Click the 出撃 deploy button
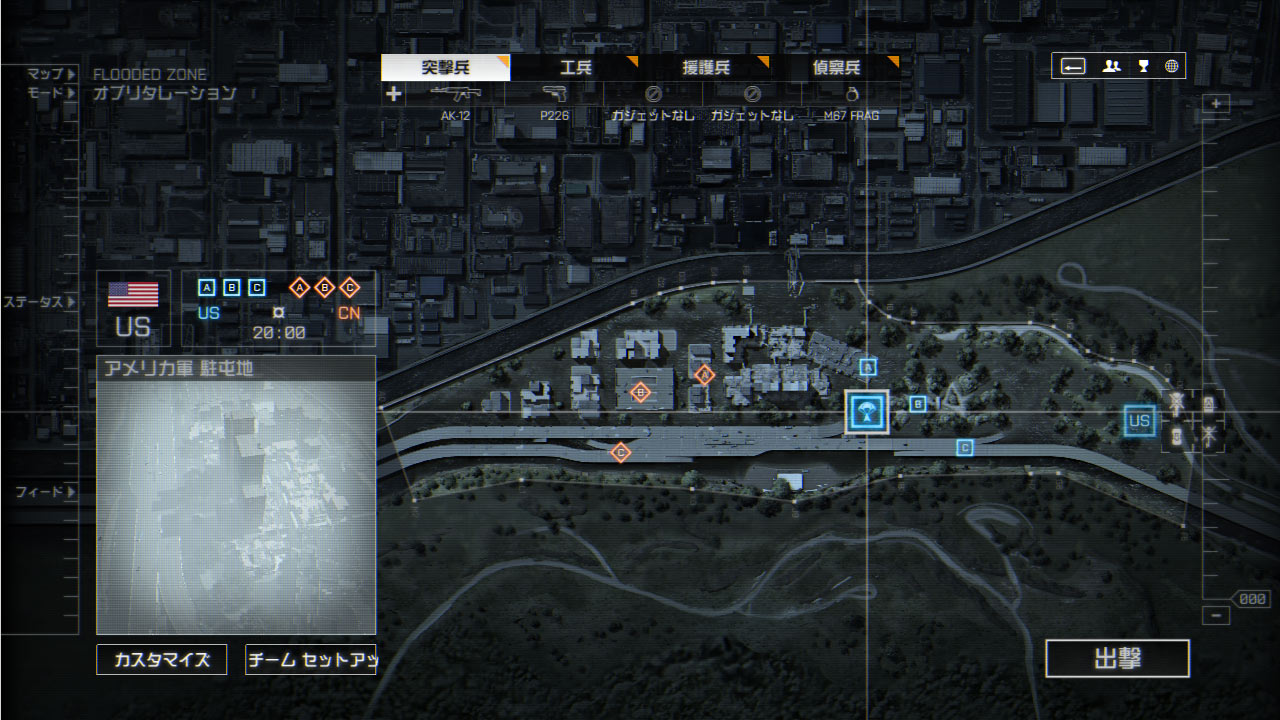The image size is (1280, 720). tap(1117, 659)
